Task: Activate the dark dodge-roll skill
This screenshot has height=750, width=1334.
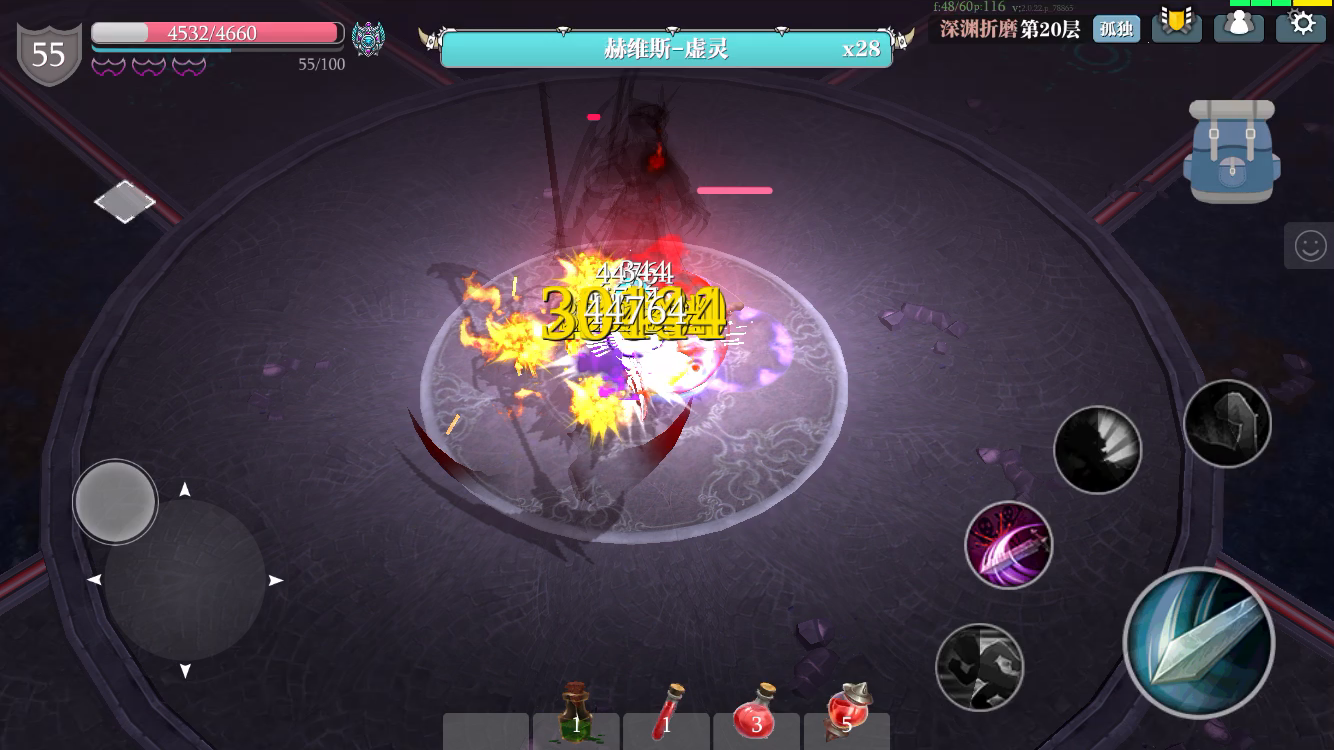Action: click(980, 668)
